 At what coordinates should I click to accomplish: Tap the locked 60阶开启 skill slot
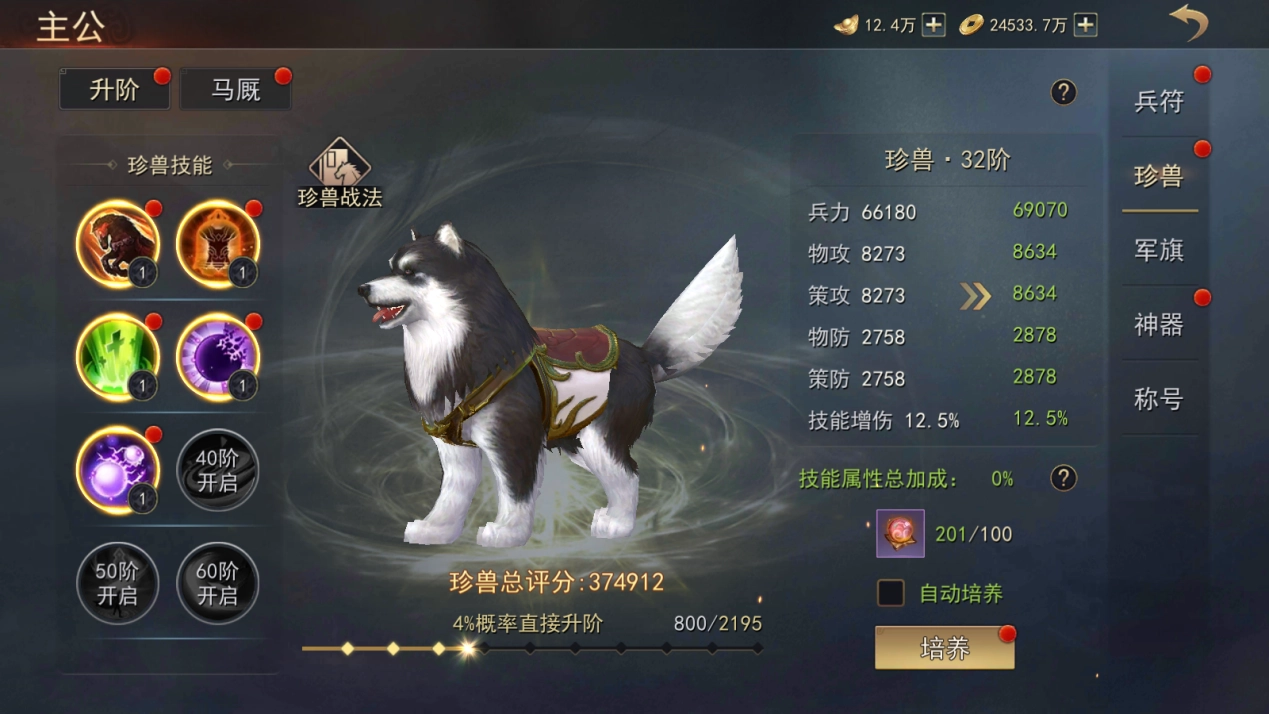coord(218,583)
